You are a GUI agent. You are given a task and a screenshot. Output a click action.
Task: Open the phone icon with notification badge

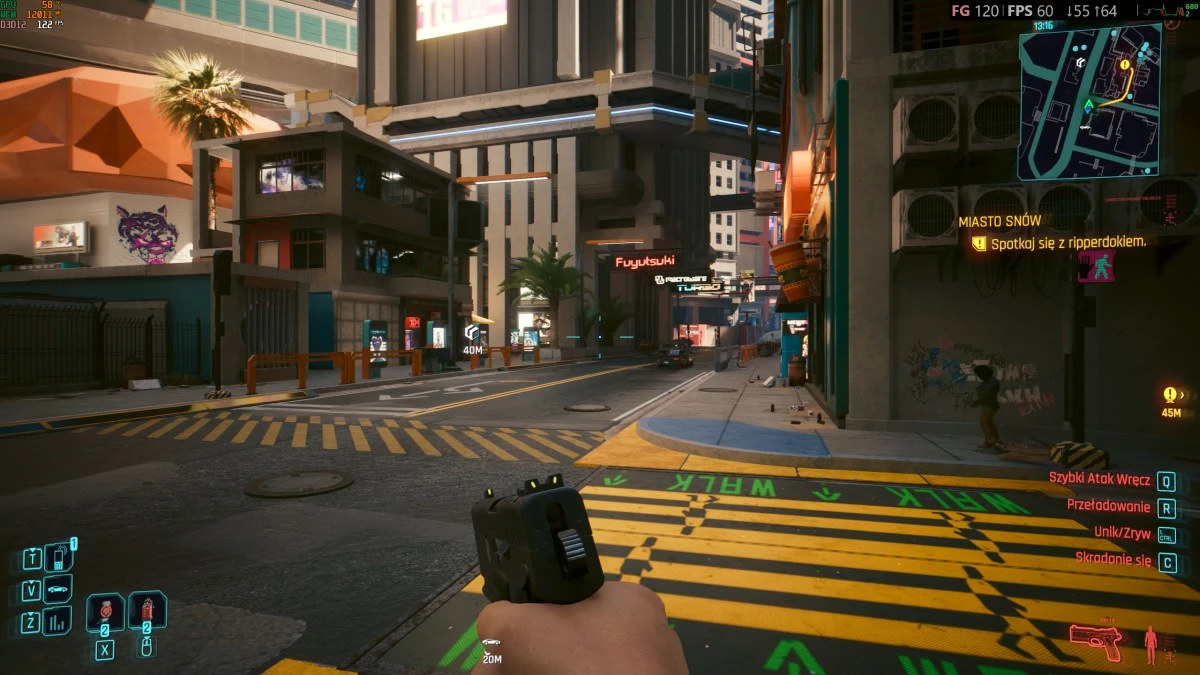(58, 557)
